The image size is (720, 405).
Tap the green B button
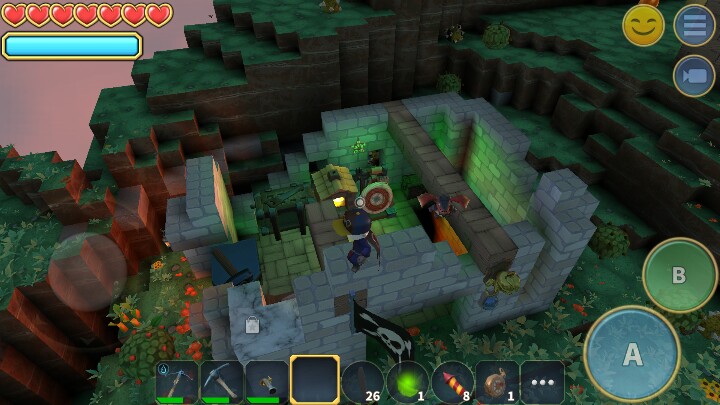[x=679, y=275]
